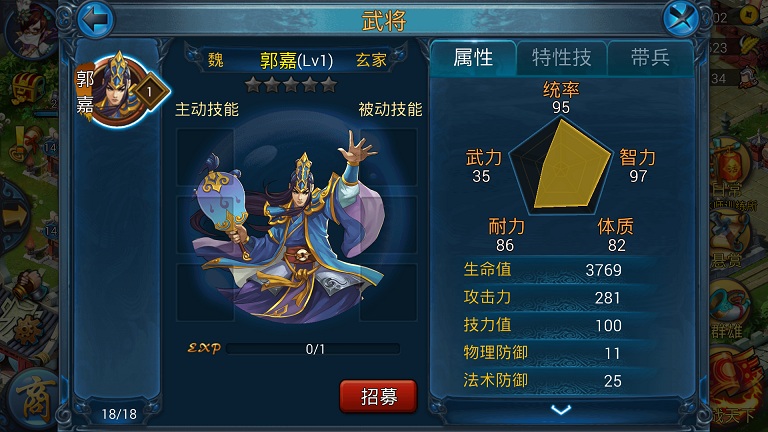Screen dimensions: 768x432
Task: Go back with the arrow button
Action: [x=94, y=18]
